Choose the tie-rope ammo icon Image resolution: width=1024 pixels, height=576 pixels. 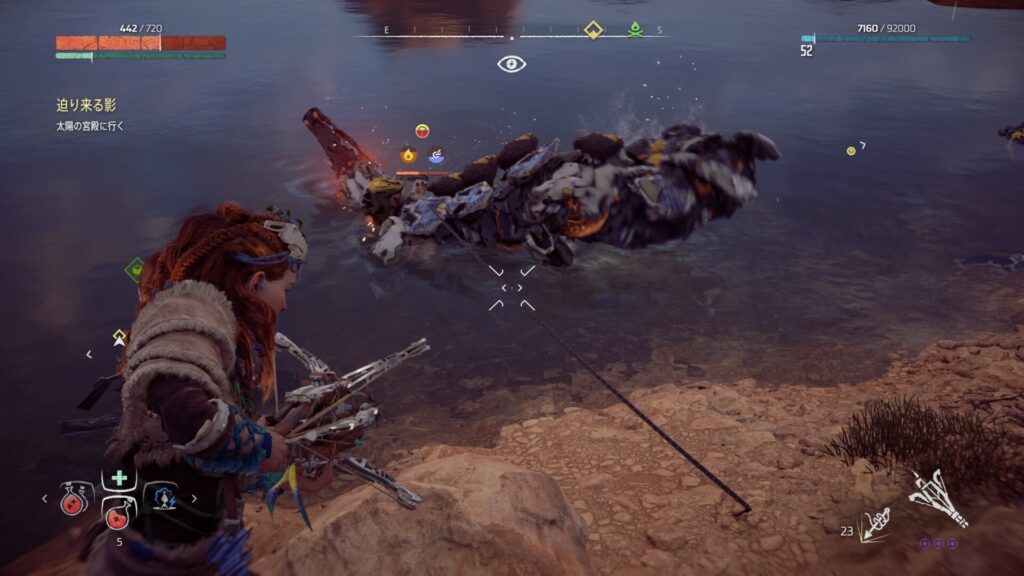coord(875,523)
